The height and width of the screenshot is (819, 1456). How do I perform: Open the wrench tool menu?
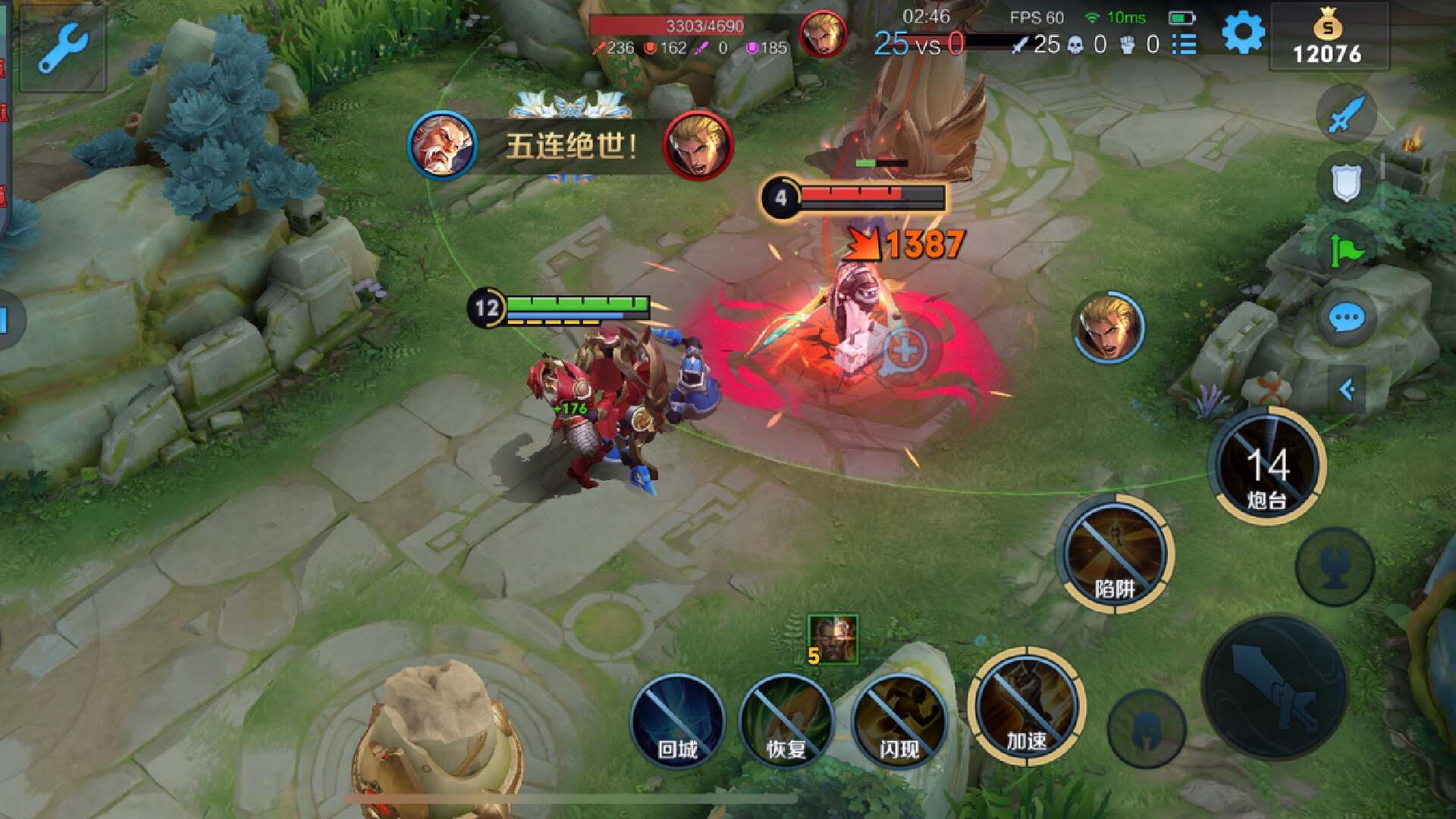[x=62, y=47]
